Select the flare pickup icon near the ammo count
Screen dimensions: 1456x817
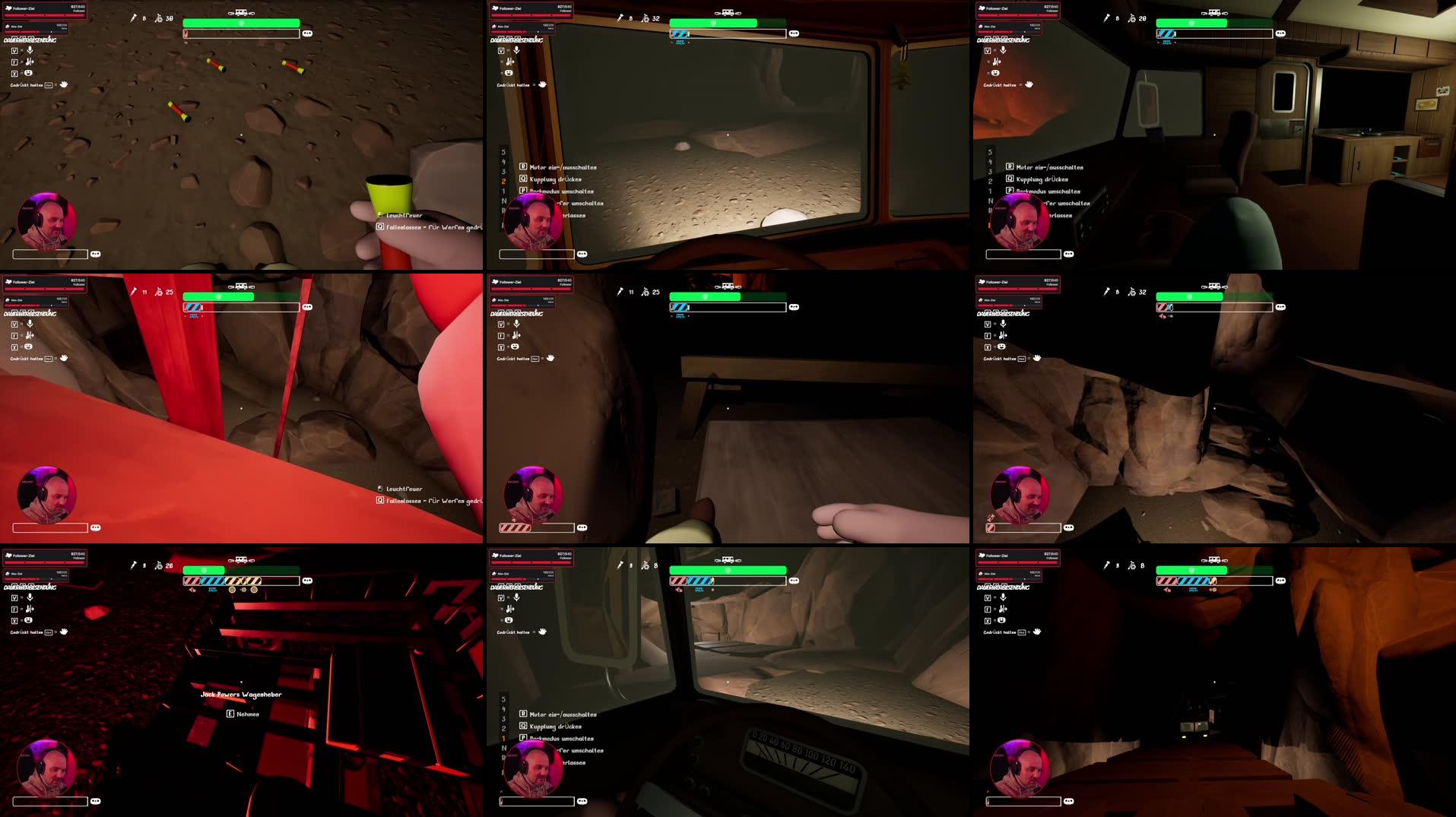coord(134,17)
